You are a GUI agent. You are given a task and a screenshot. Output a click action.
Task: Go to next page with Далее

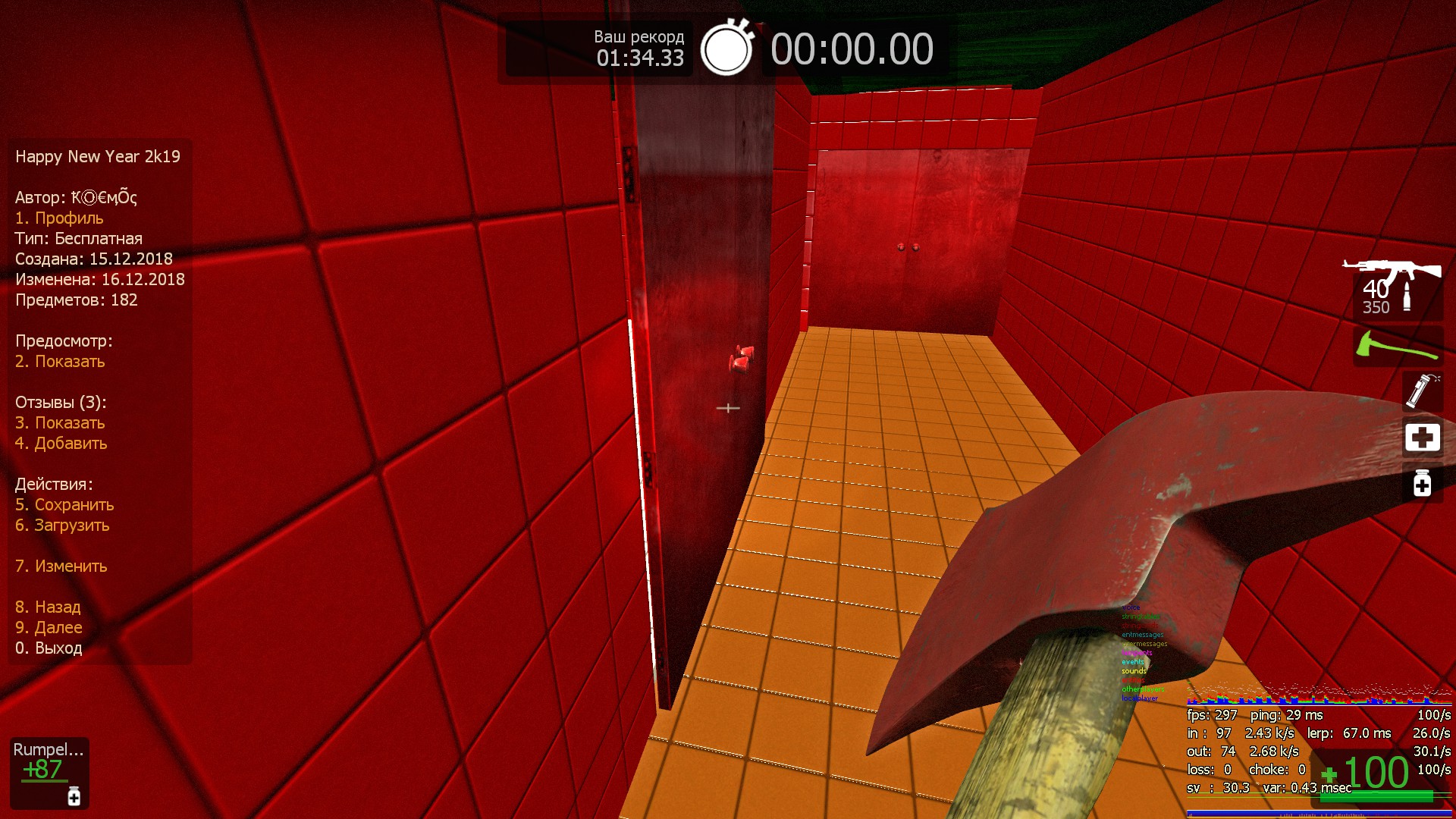(49, 628)
